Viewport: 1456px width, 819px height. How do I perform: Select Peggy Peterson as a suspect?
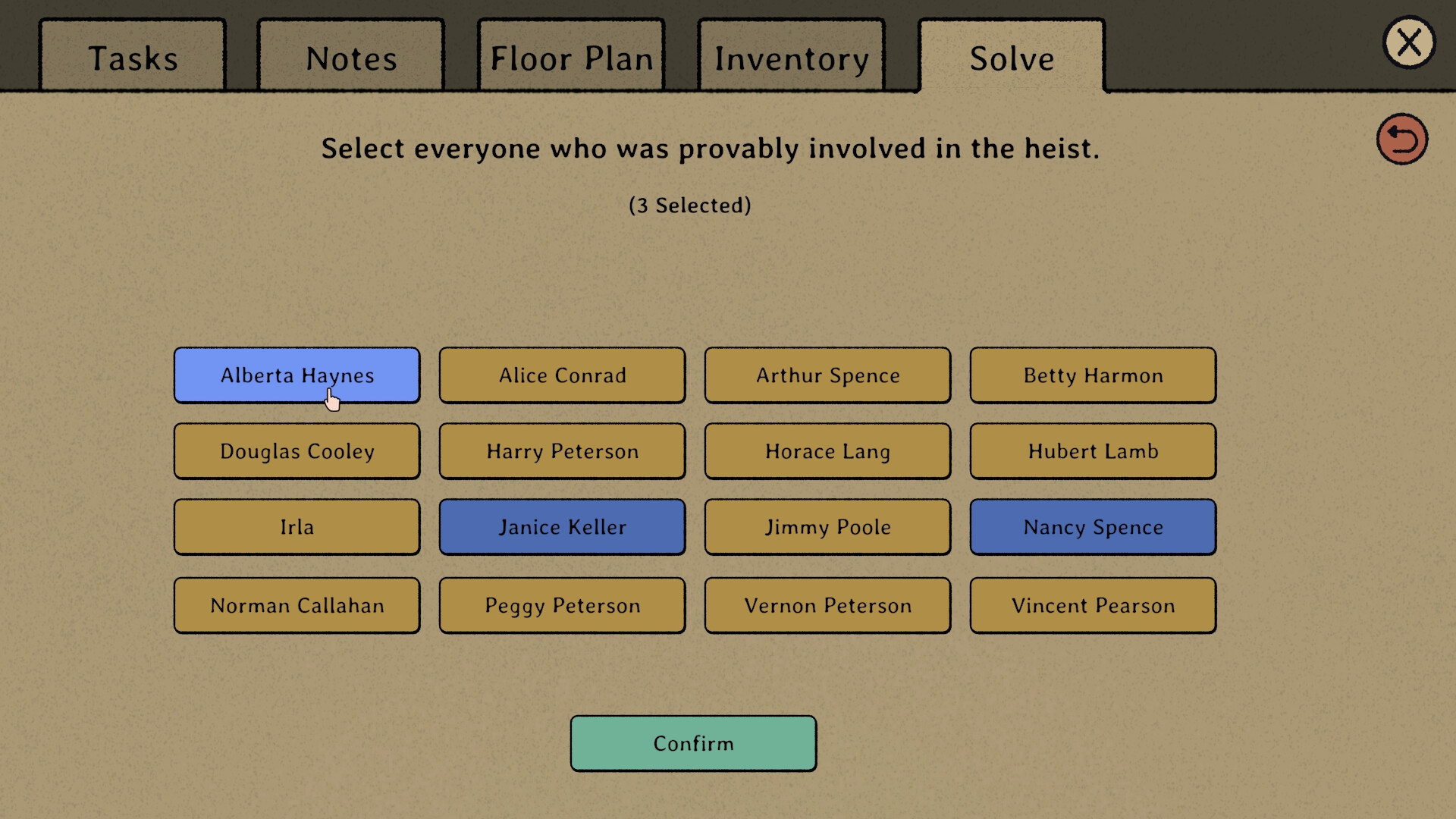[562, 605]
